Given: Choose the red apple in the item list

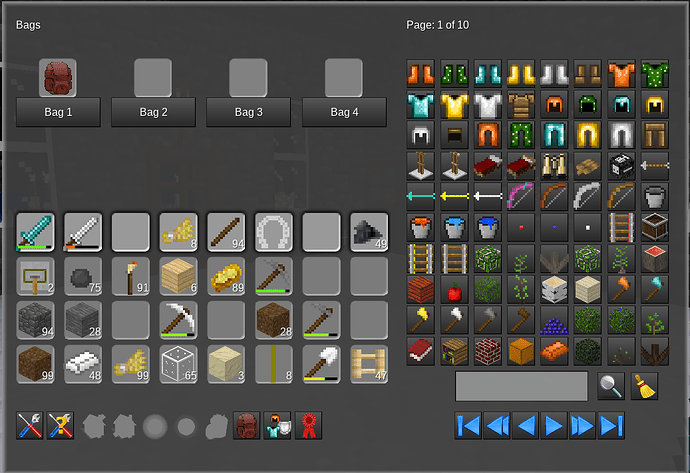Looking at the screenshot, I should (x=454, y=290).
